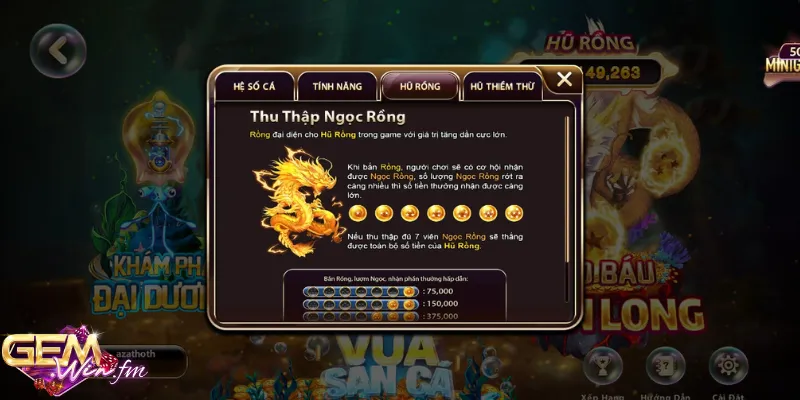Show the Hũ Thiêm Thừ tab
The image size is (800, 400).
(500, 87)
